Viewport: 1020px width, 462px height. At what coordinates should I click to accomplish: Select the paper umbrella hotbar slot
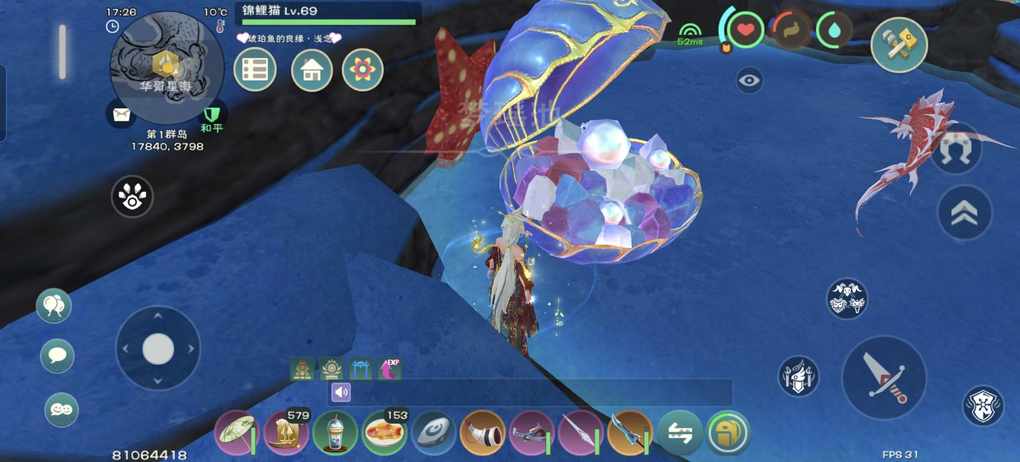237,433
